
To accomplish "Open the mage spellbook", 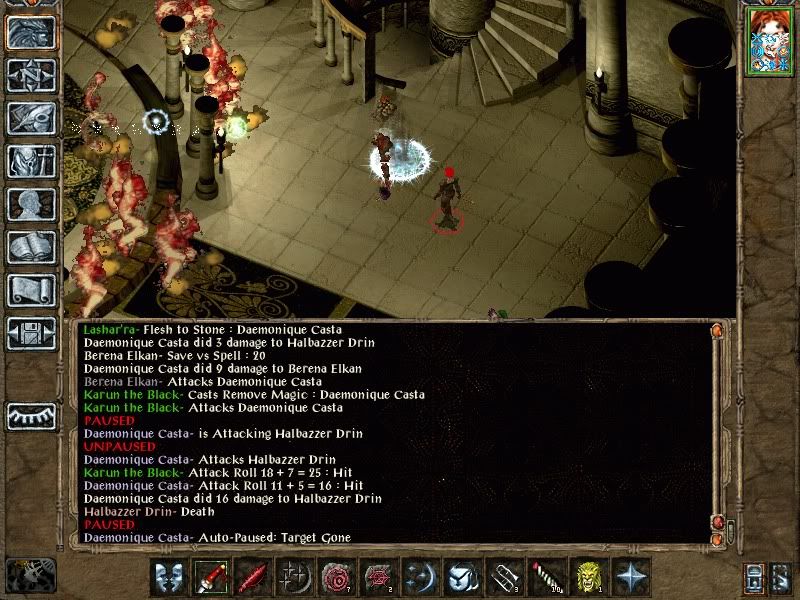I will [31, 247].
